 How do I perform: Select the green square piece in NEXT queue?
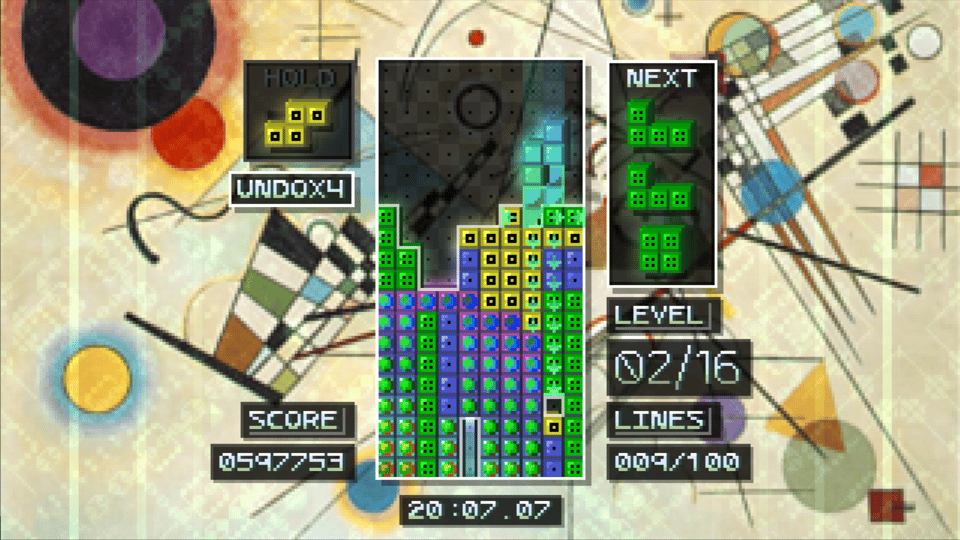tap(662, 250)
